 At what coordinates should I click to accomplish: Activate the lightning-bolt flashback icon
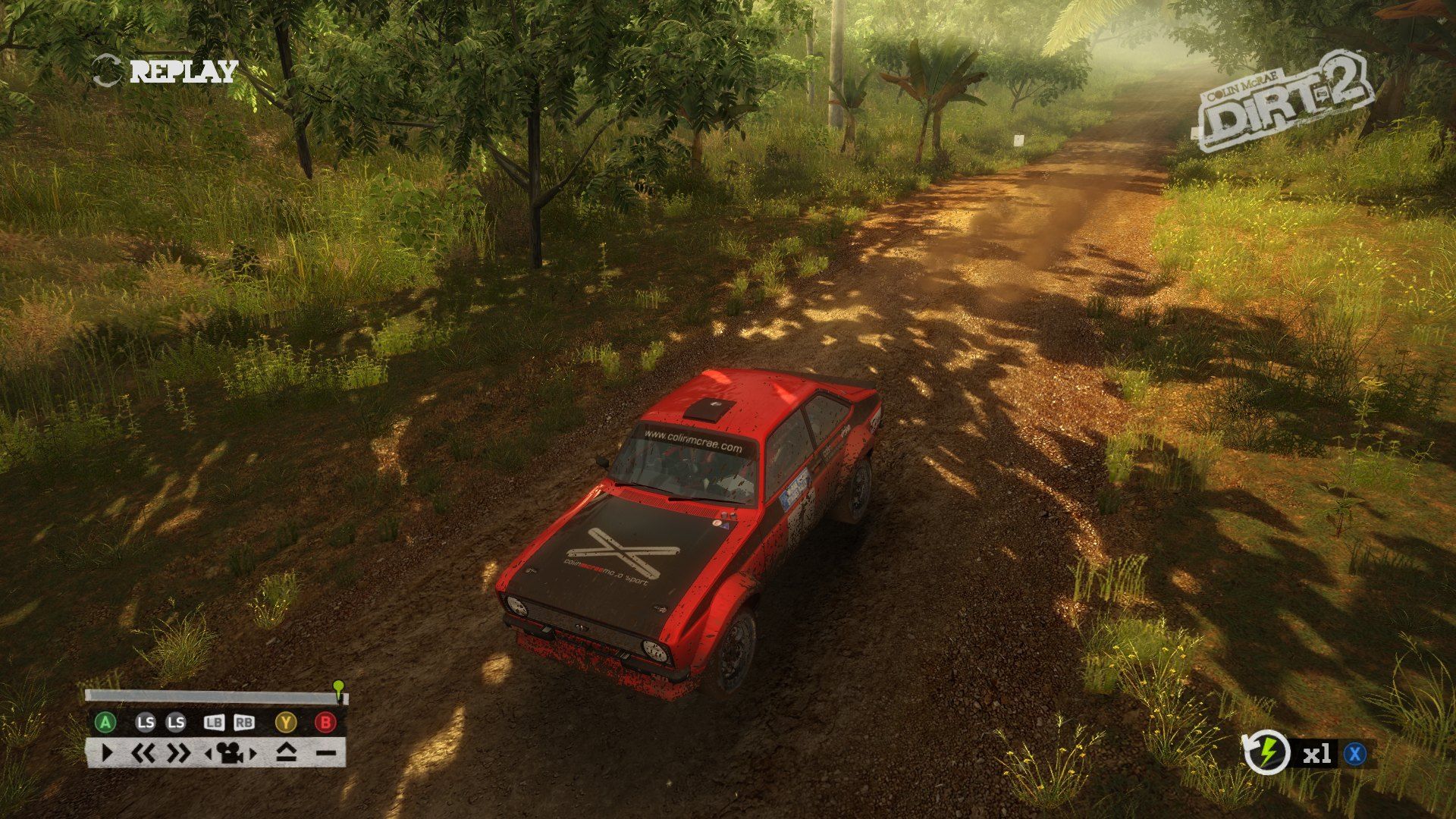1266,753
